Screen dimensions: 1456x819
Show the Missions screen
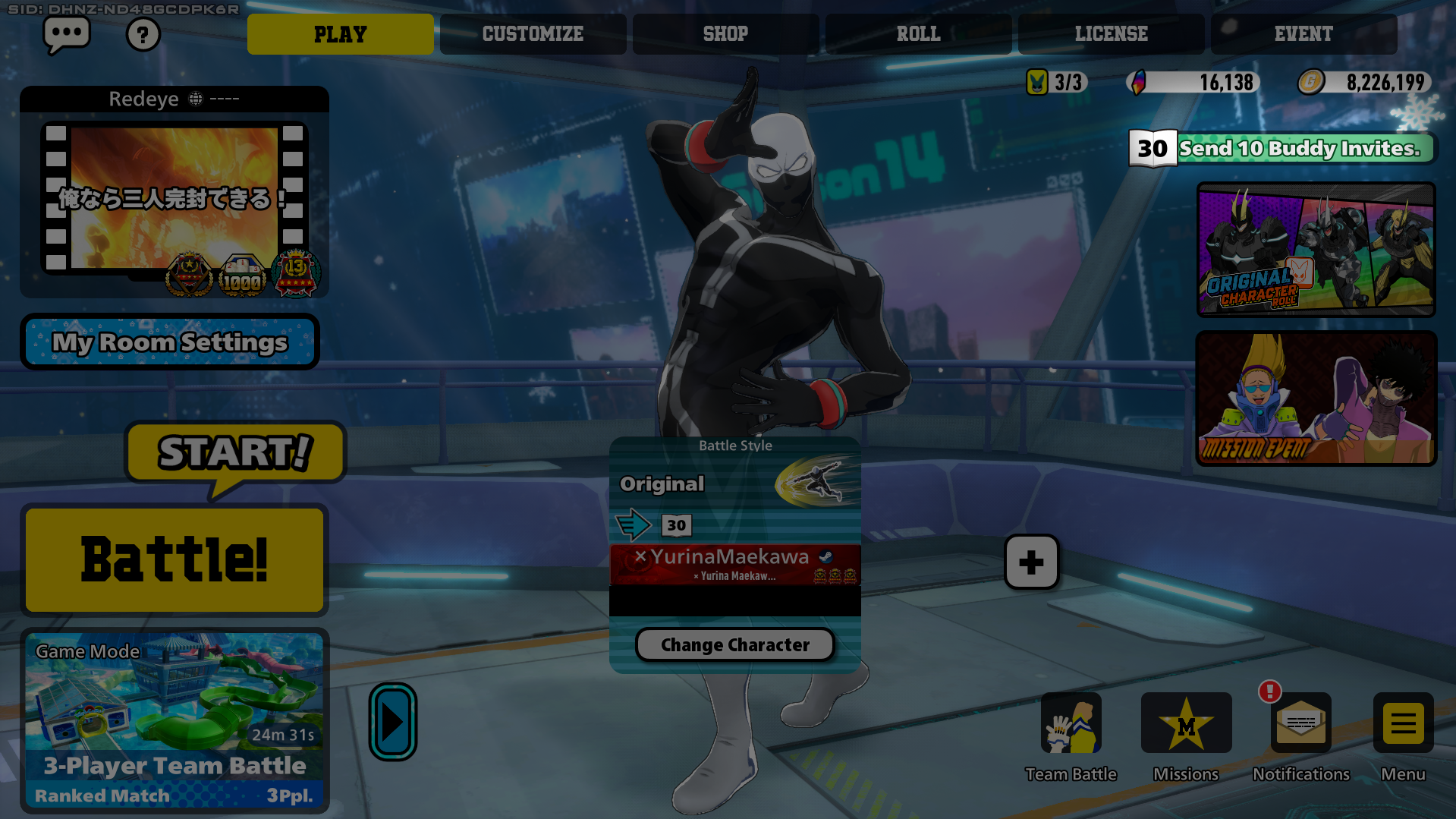pyautogui.click(x=1186, y=723)
